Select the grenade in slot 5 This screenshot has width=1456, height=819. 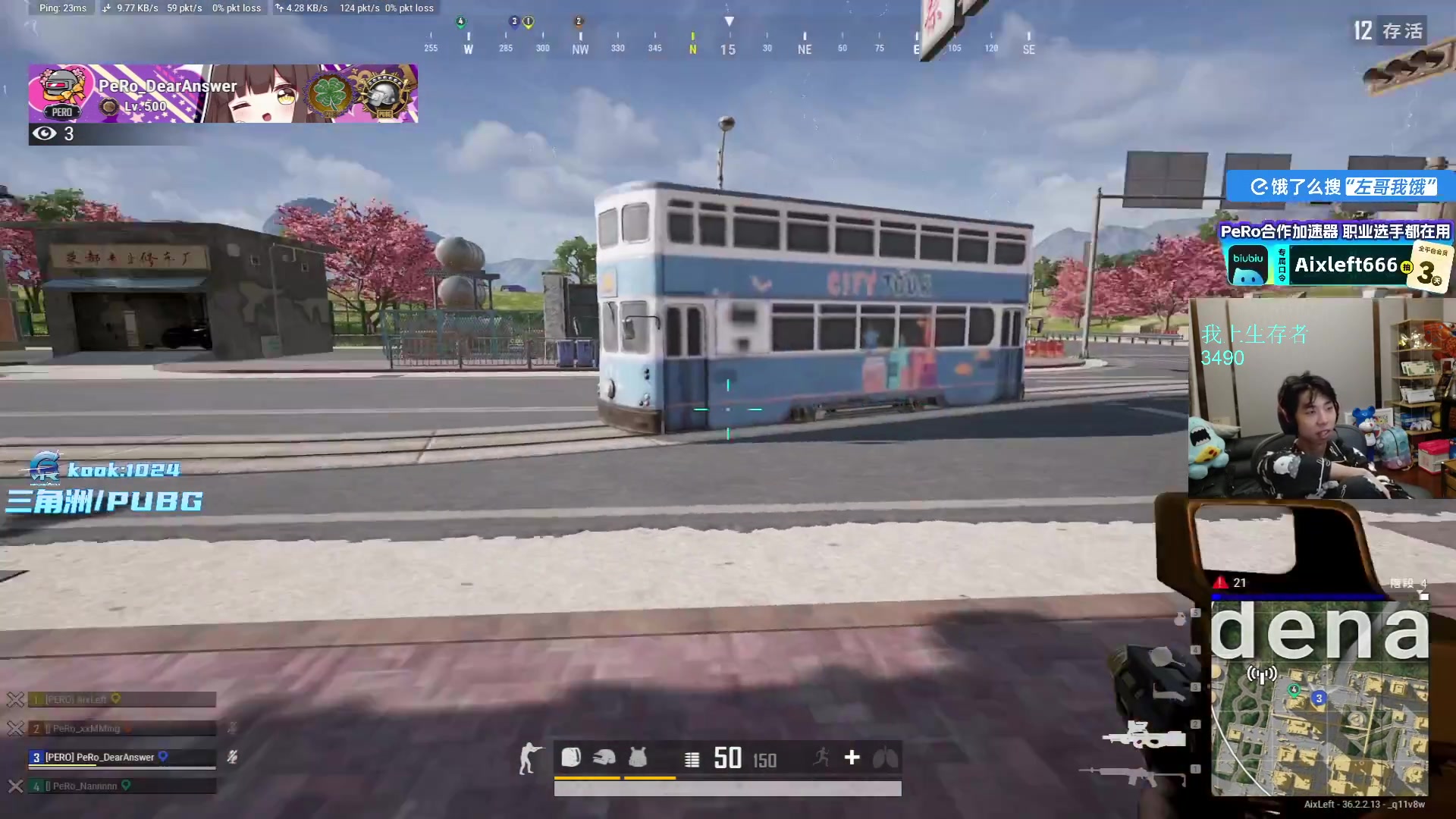[1180, 619]
